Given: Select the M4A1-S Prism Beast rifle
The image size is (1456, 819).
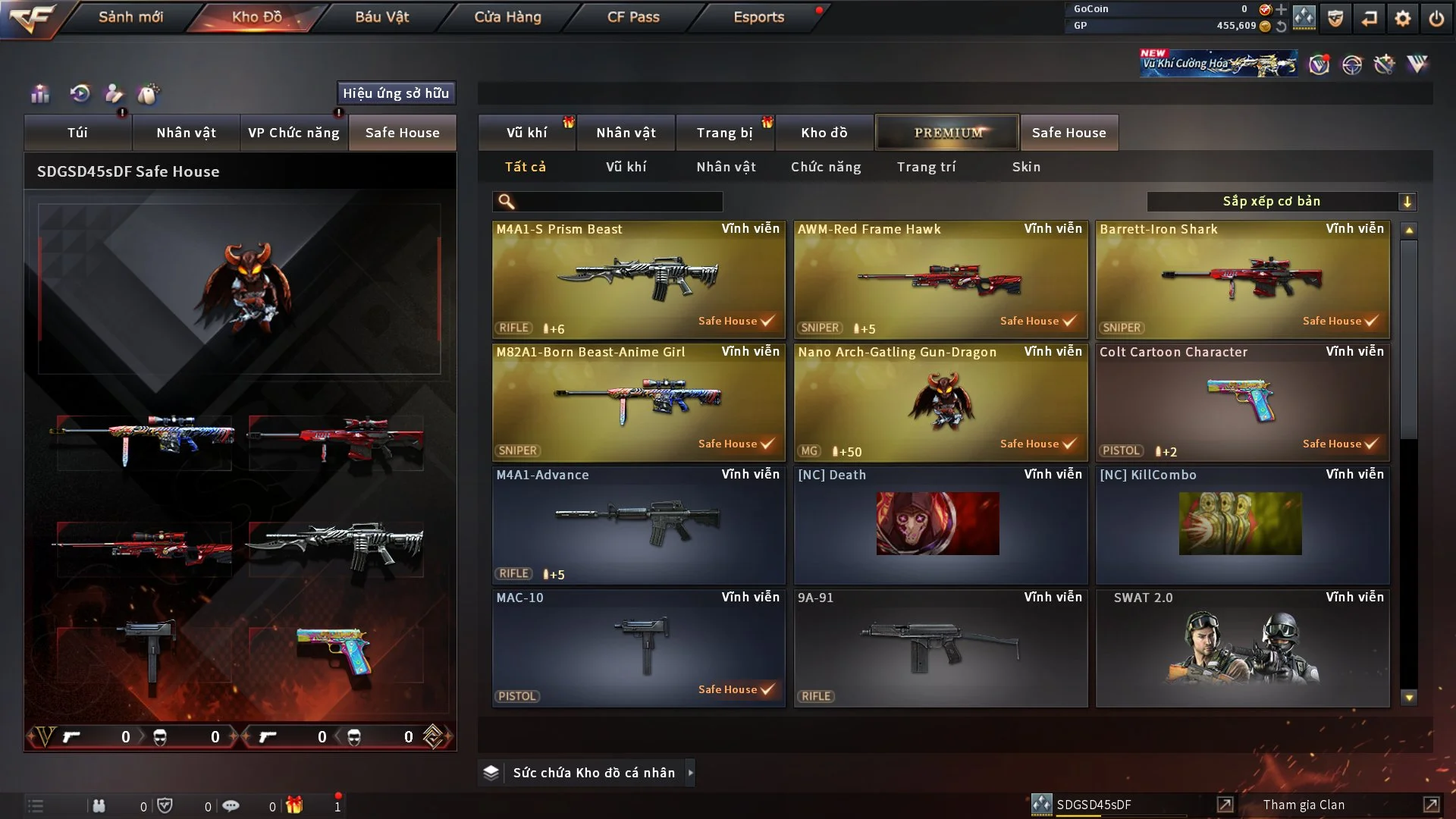Looking at the screenshot, I should click(x=639, y=279).
